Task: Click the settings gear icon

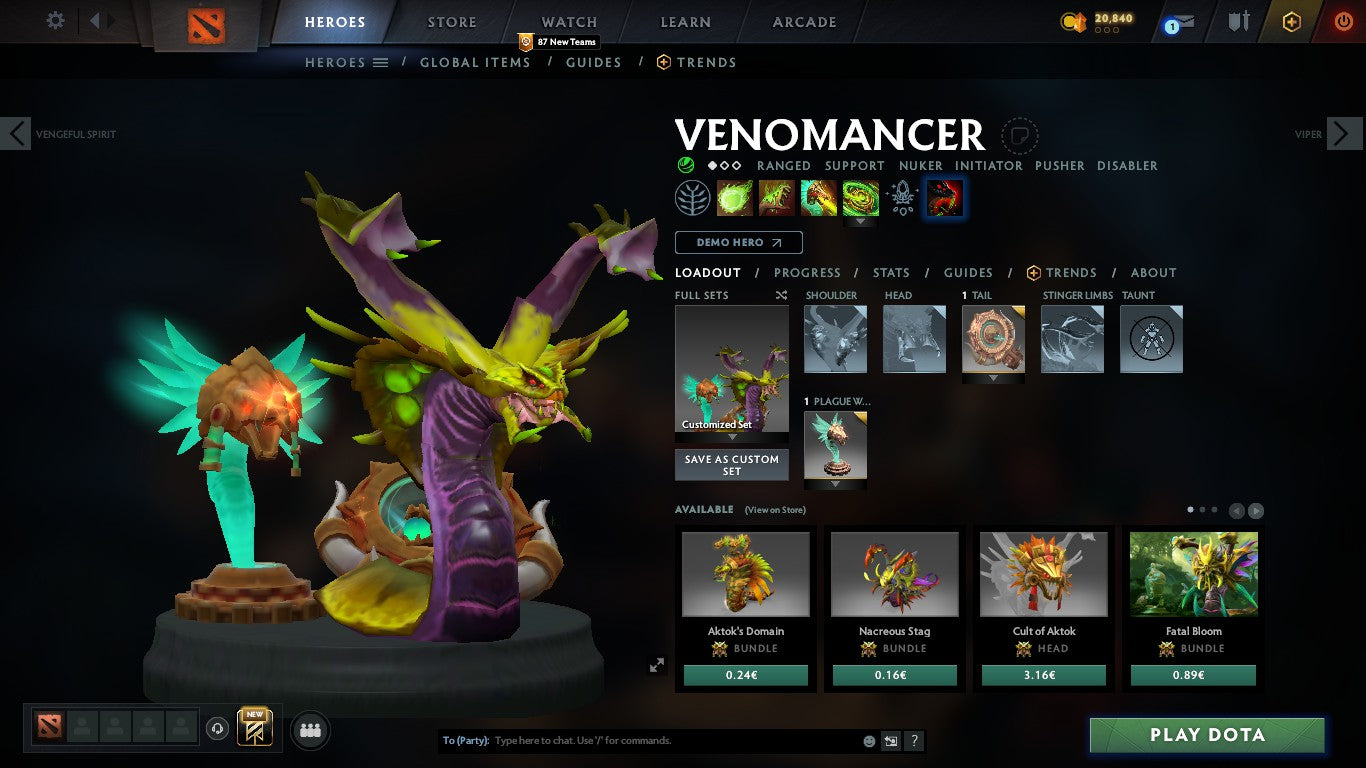Action: (x=55, y=20)
